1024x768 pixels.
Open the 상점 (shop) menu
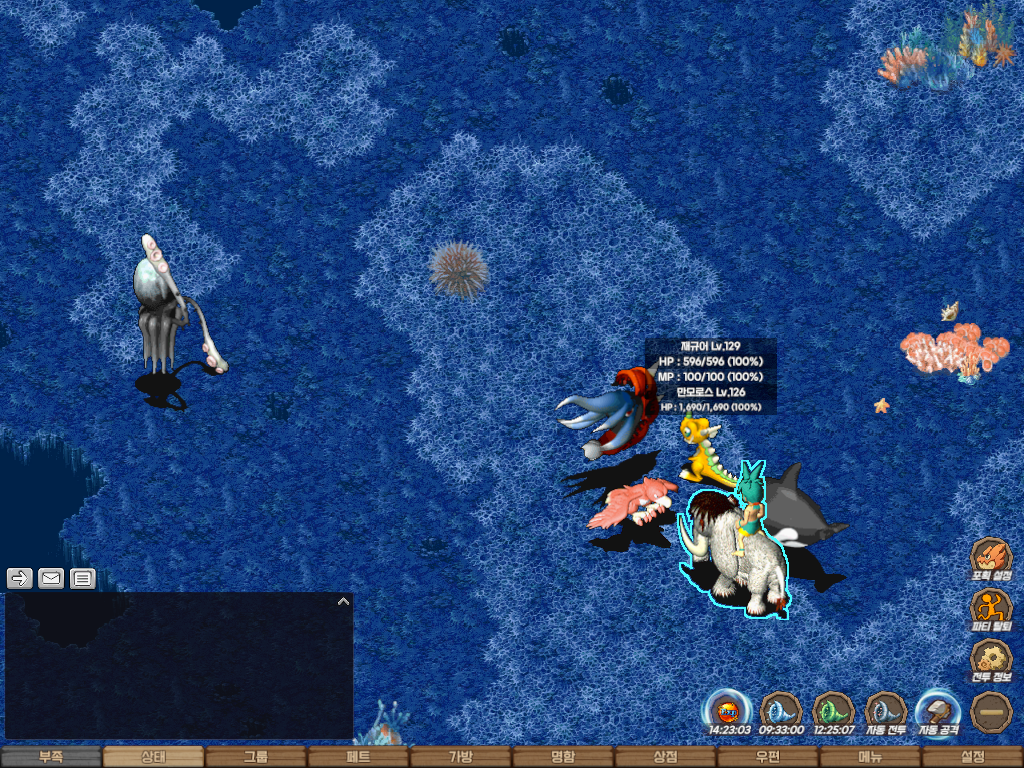click(x=665, y=757)
